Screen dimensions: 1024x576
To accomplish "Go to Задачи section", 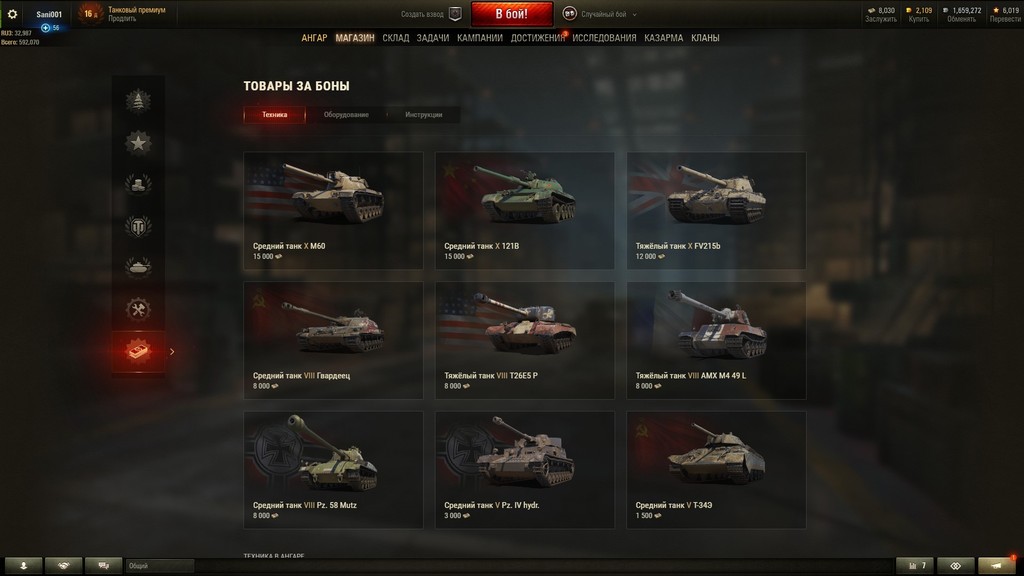I will 433,38.
